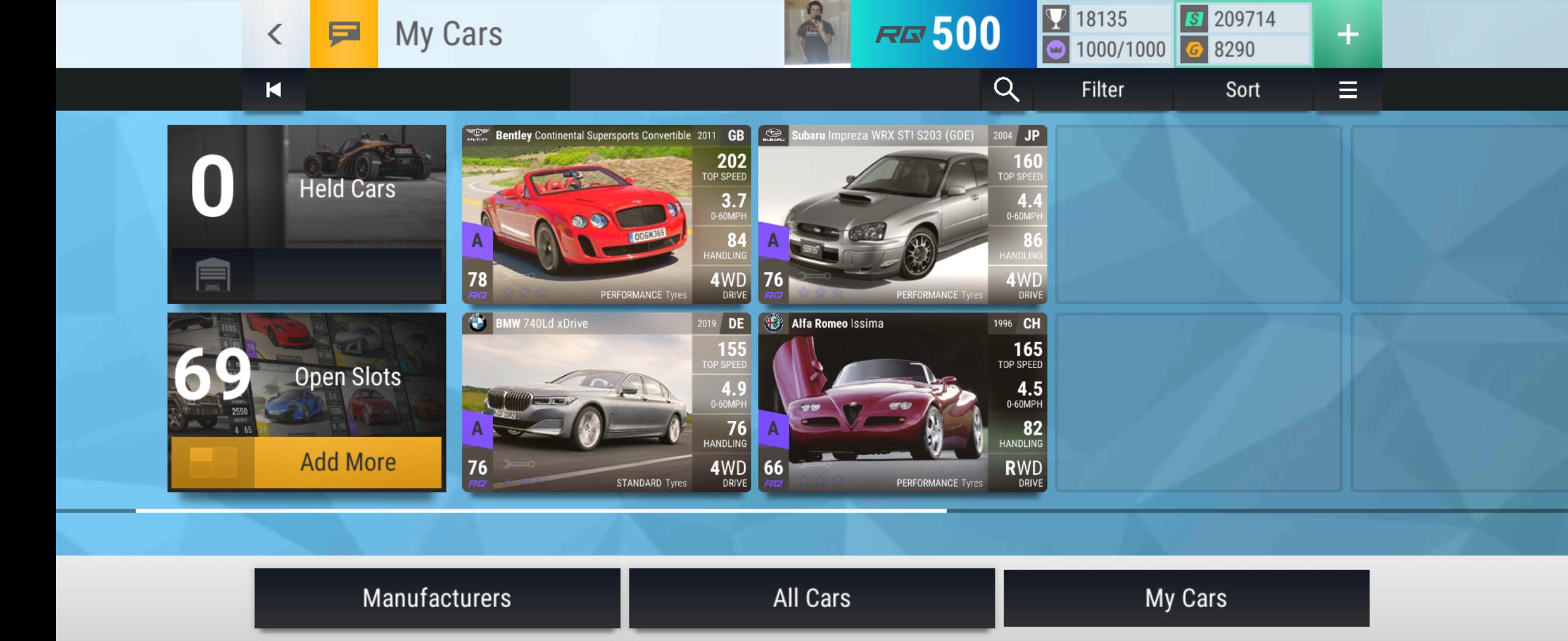Screen dimensions: 1568x641
Task: Open the Filter options
Action: (1102, 89)
